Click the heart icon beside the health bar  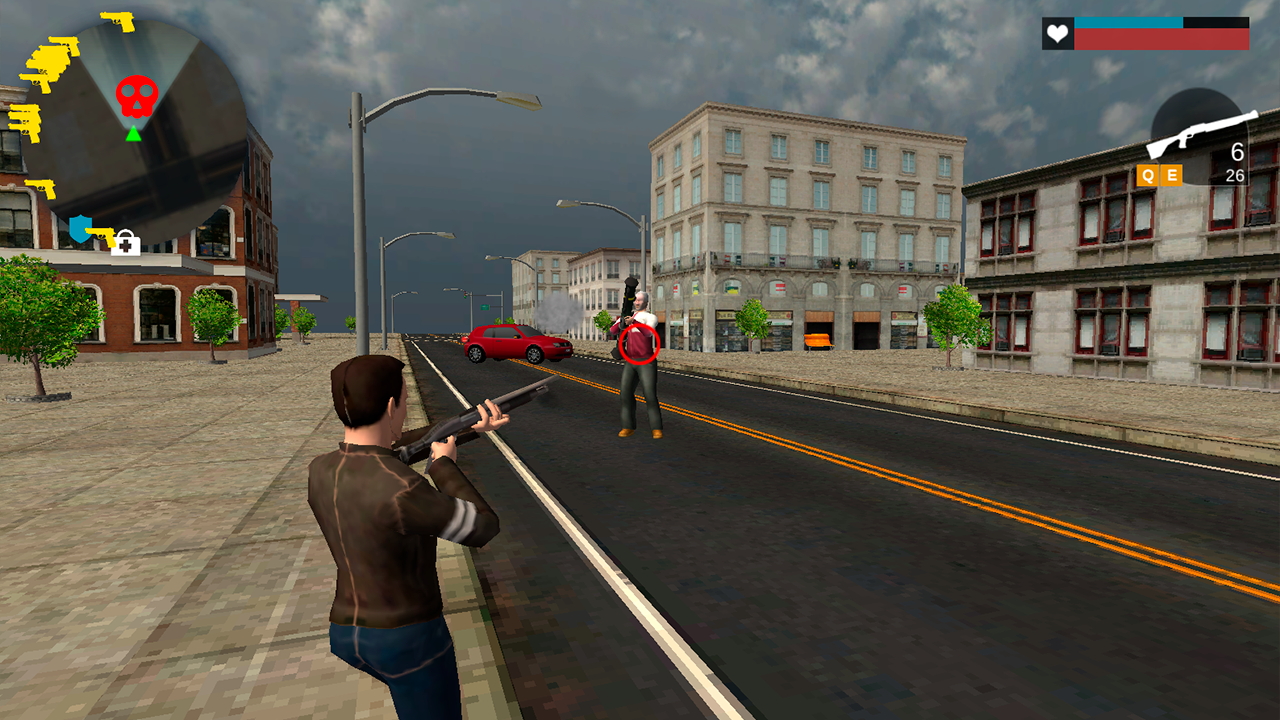tap(1057, 34)
